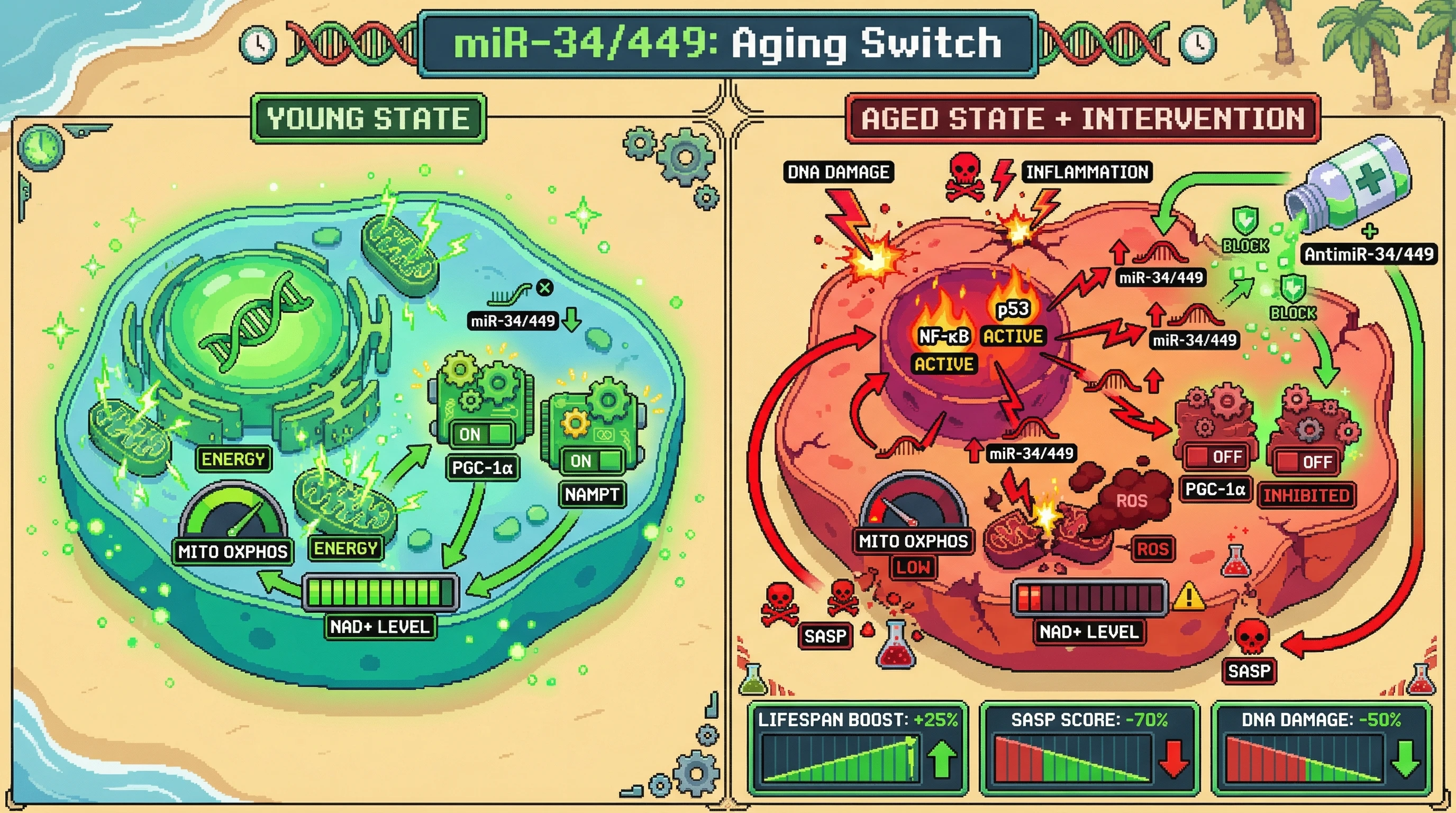The width and height of the screenshot is (1456, 813).
Task: Open the LIFESPAN BOOST +25% stat panel
Action: point(858,747)
